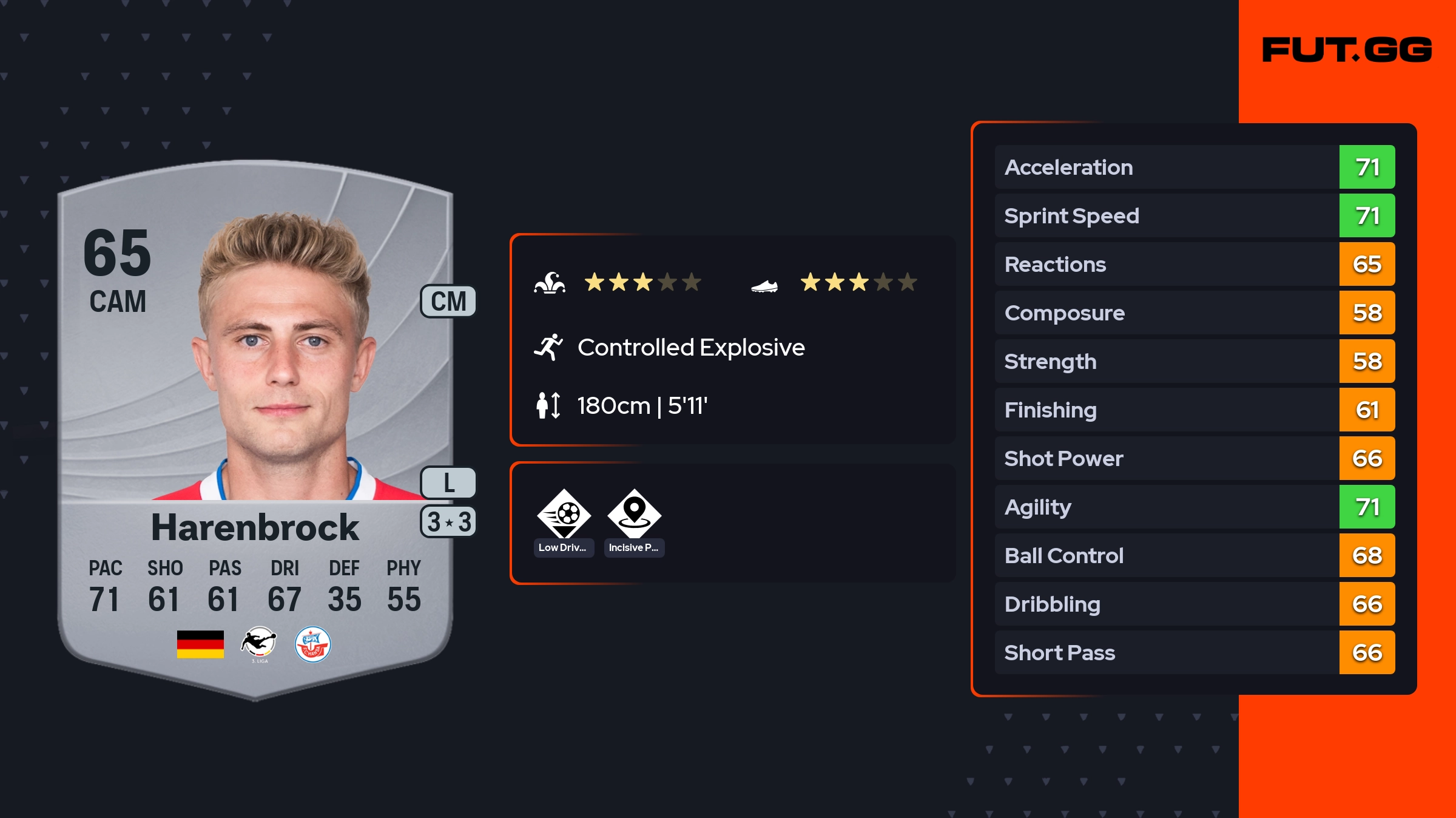
Task: Click the 3. Liga league logo
Action: [259, 643]
